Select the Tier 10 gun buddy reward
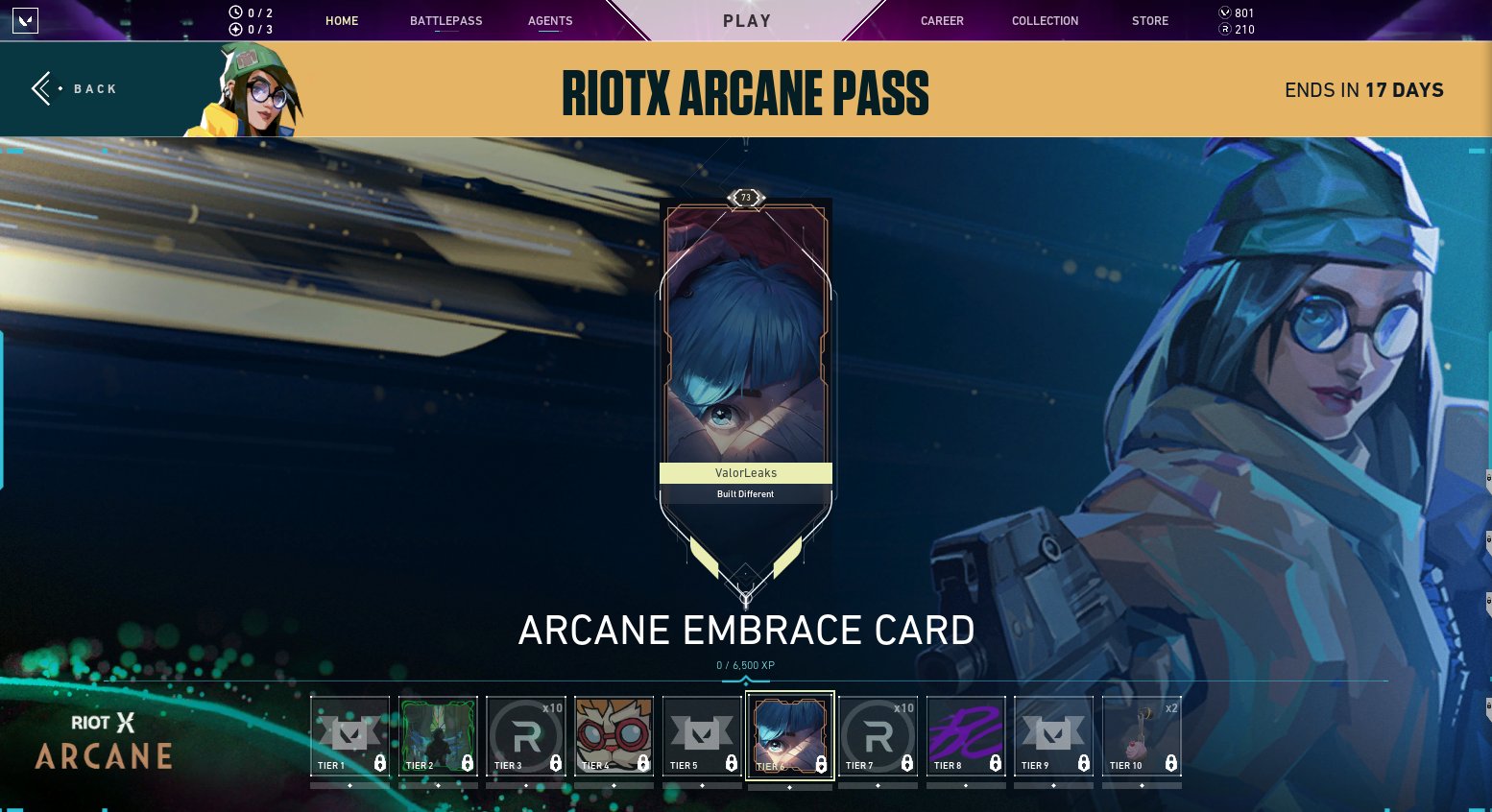Image resolution: width=1492 pixels, height=812 pixels. [1142, 734]
